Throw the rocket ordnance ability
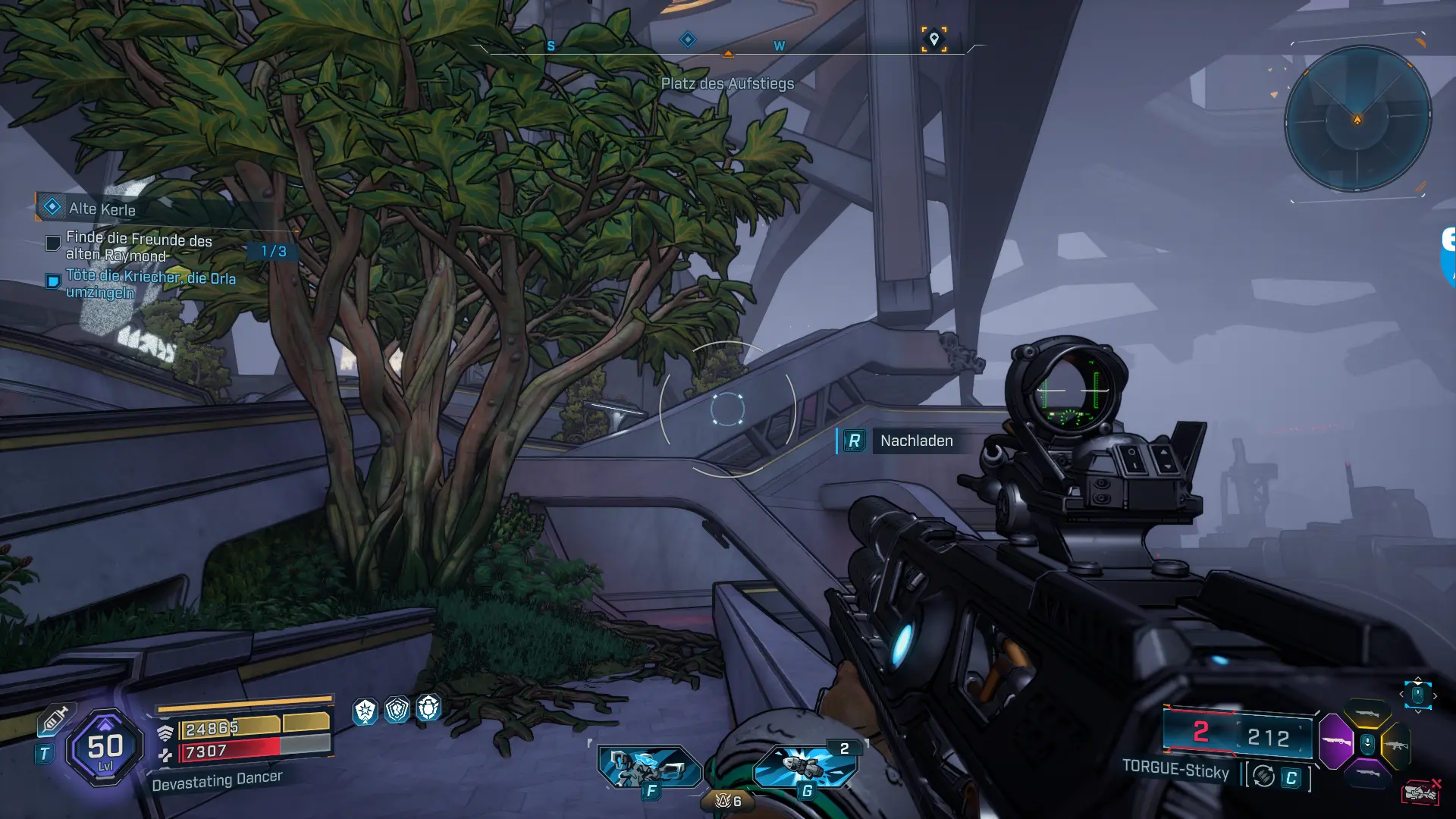Viewport: 1456px width, 819px height. (806, 765)
